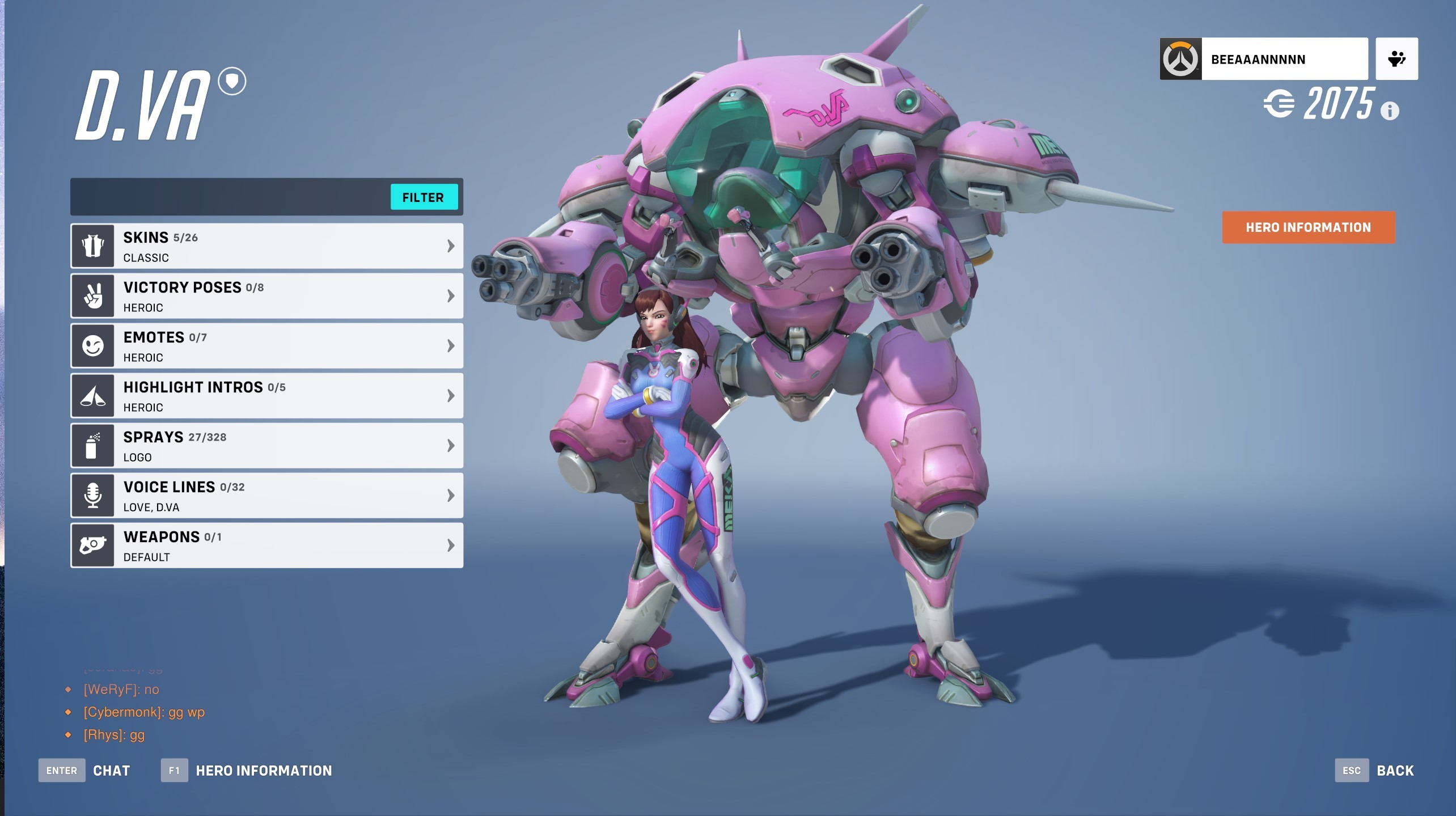This screenshot has height=816, width=1456.
Task: Click the Highlight Intros icon
Action: [93, 395]
